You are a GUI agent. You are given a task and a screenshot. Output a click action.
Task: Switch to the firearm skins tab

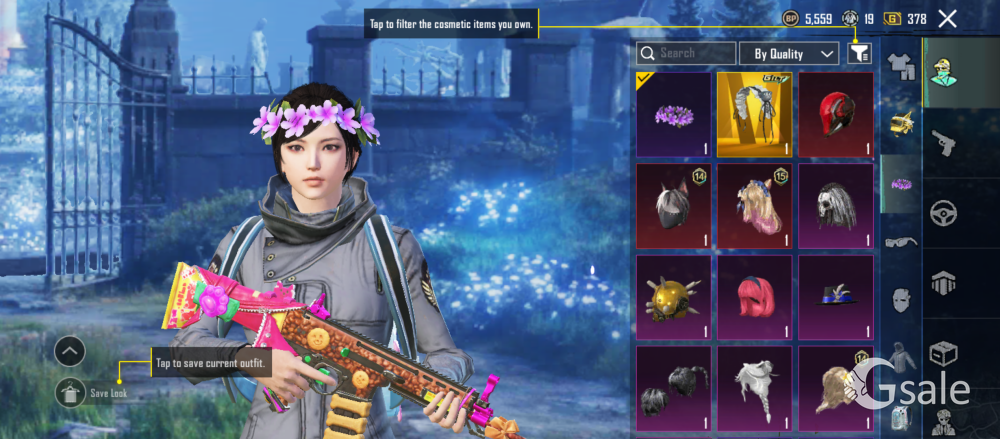click(x=945, y=143)
